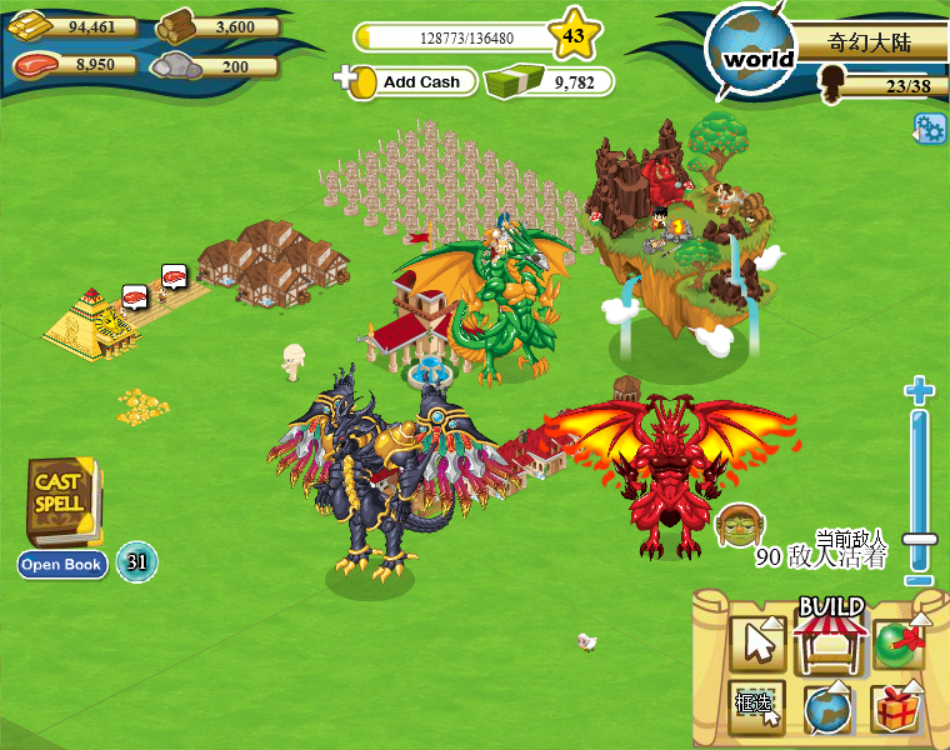This screenshot has width=950, height=750.
Task: Zoom out with the minus button
Action: [919, 579]
